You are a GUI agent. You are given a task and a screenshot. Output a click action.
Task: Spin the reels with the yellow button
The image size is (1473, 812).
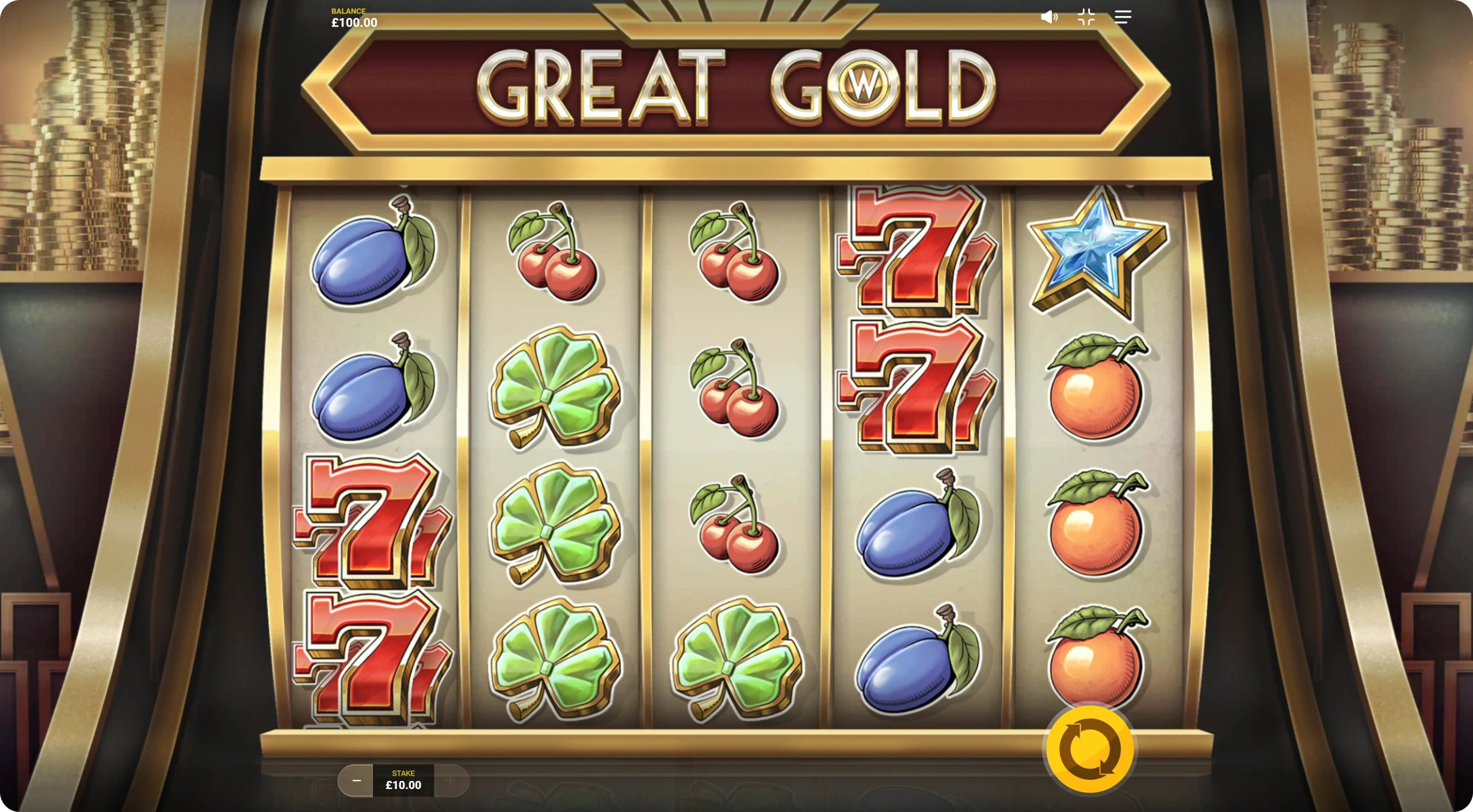pos(1090,749)
